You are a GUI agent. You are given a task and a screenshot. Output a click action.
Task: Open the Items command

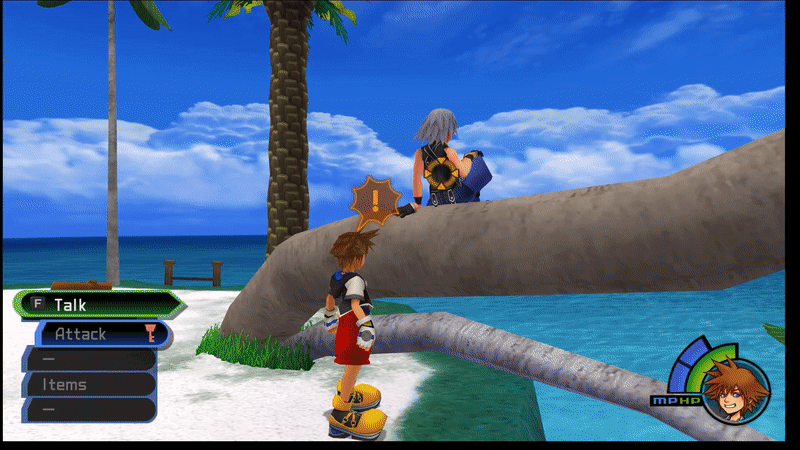click(x=90, y=384)
